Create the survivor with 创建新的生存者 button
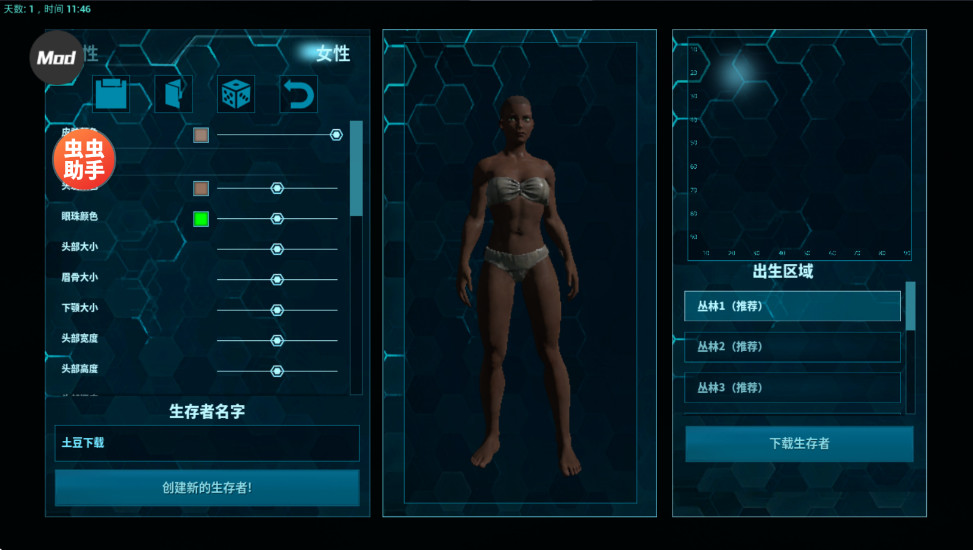 click(207, 488)
